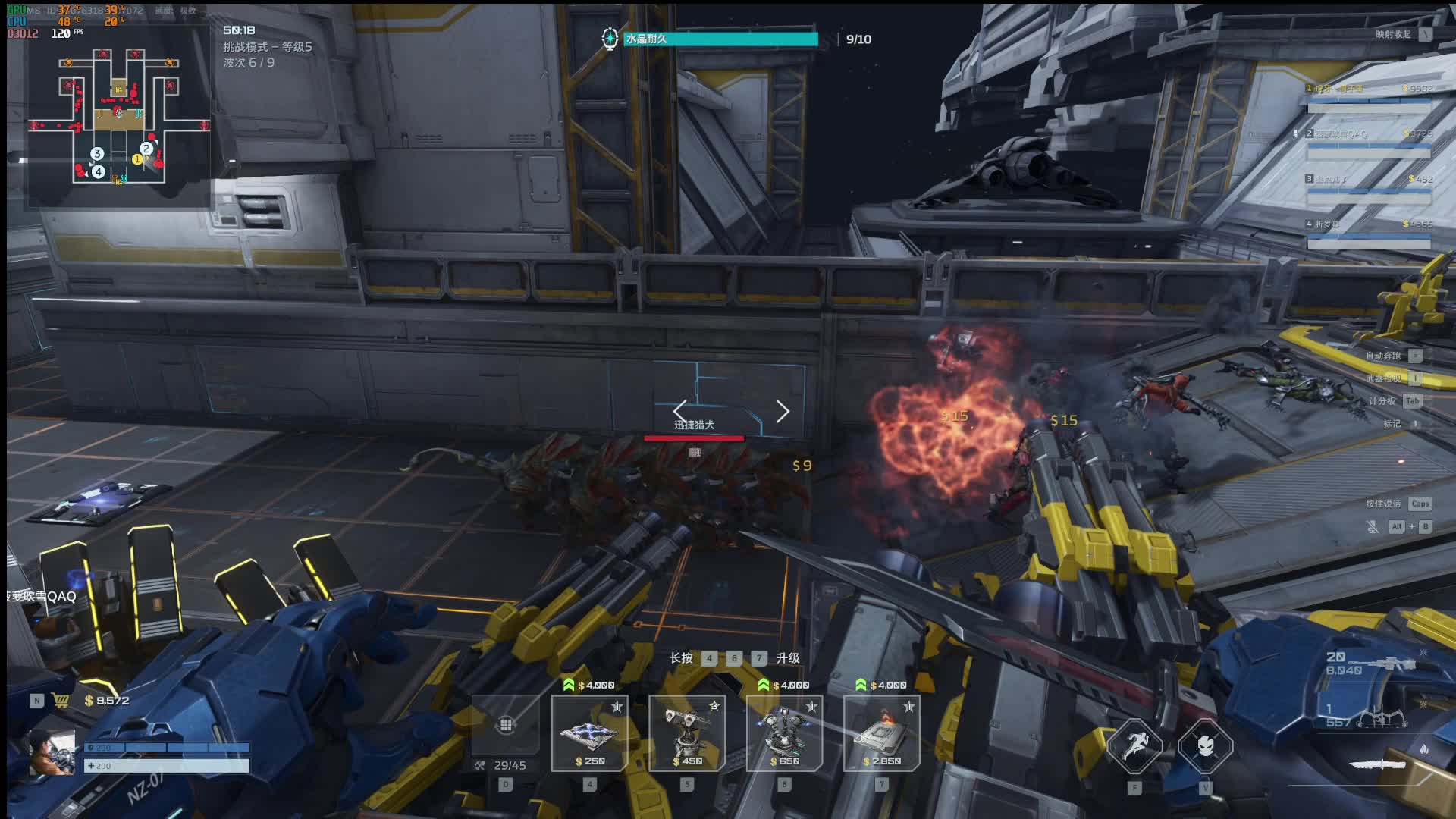This screenshot has width=1456, height=819.
Task: Select the combat knife melee weapon
Action: click(1376, 764)
